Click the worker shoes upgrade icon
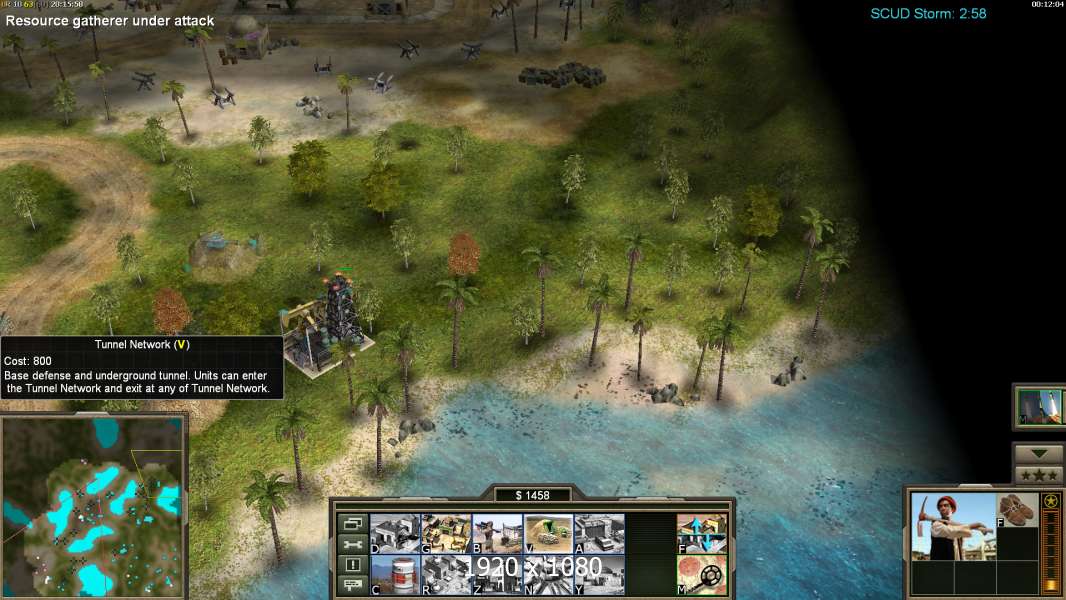The height and width of the screenshot is (600, 1066). pyautogui.click(x=1018, y=510)
